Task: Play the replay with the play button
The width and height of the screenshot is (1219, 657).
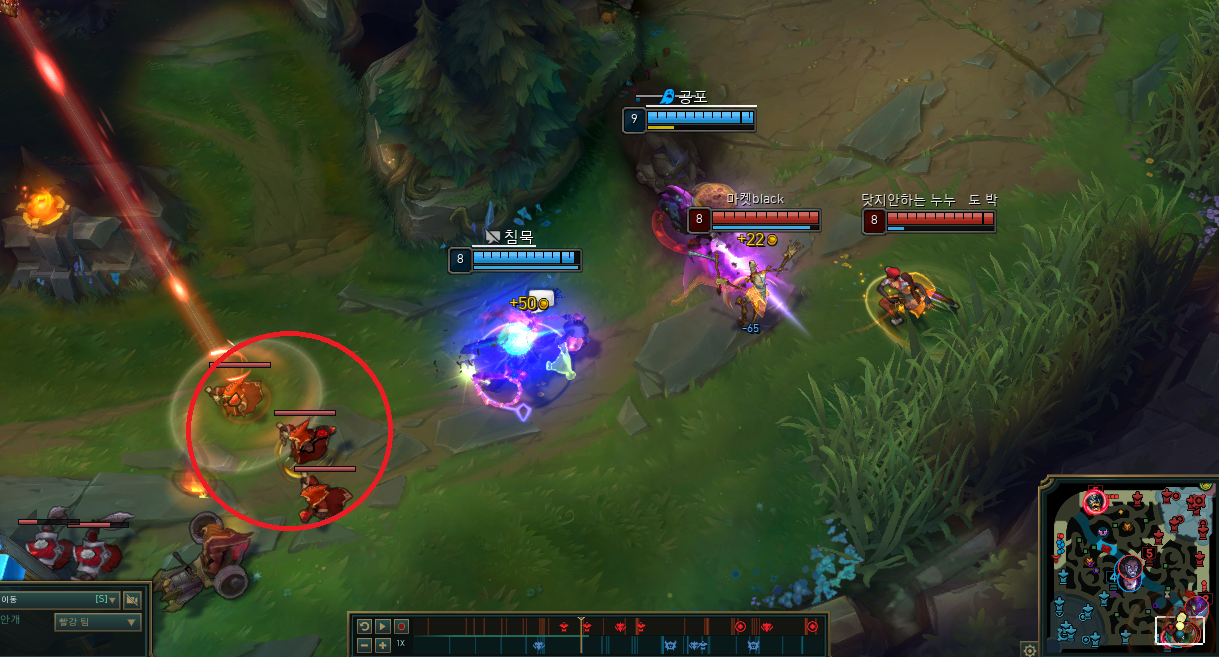Action: pos(383,626)
